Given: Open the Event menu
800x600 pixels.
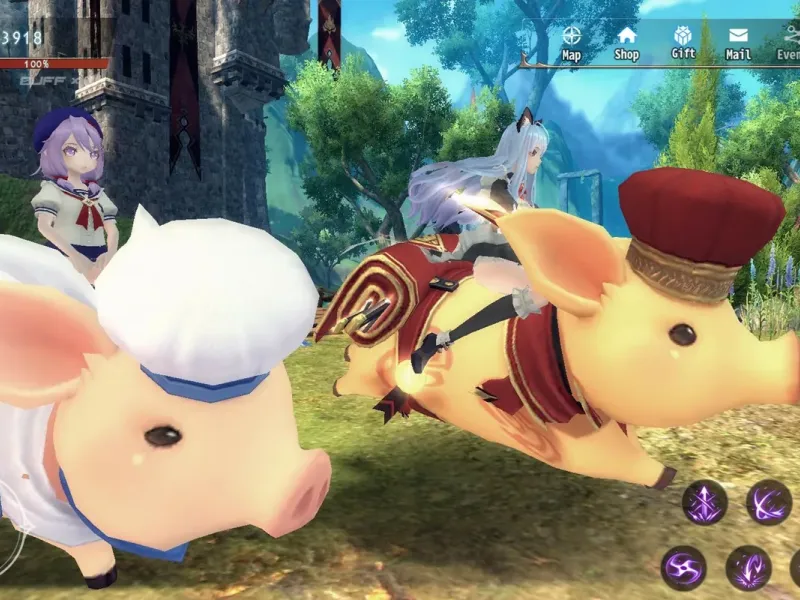Looking at the screenshot, I should click(788, 42).
